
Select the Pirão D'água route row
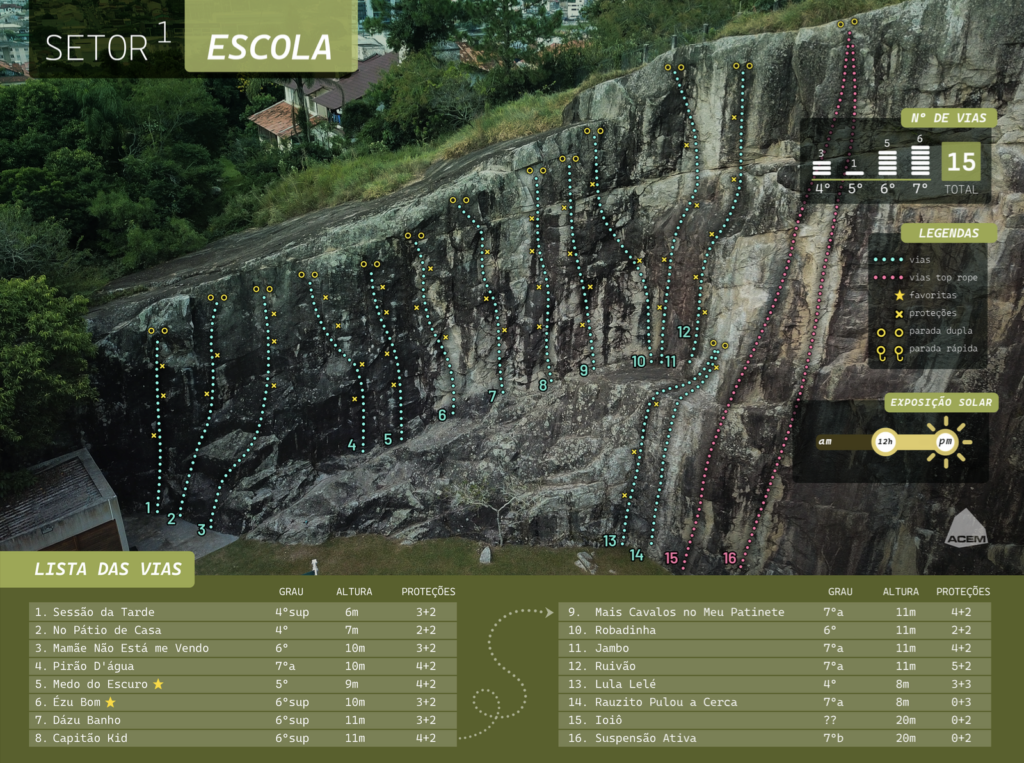pyautogui.click(x=243, y=666)
